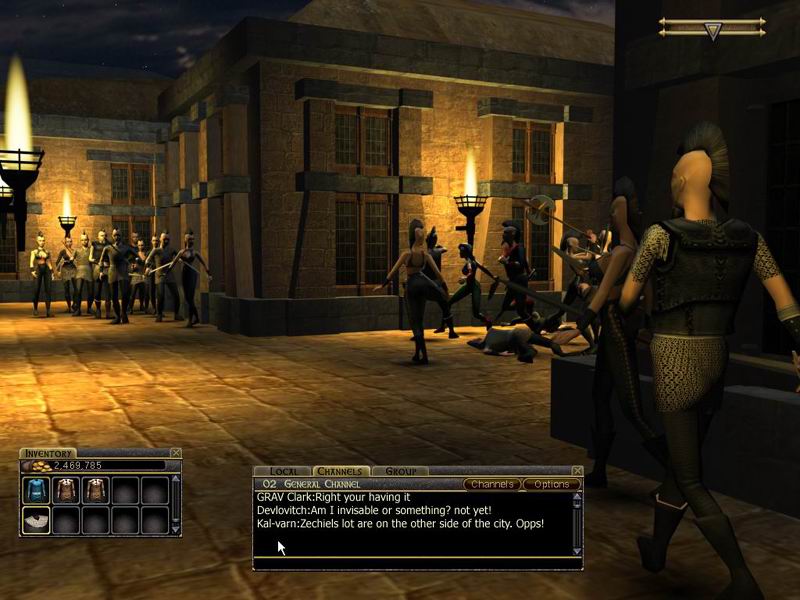Click the inventory scroll-up arrow
The width and height of the screenshot is (800, 600).
(177, 479)
